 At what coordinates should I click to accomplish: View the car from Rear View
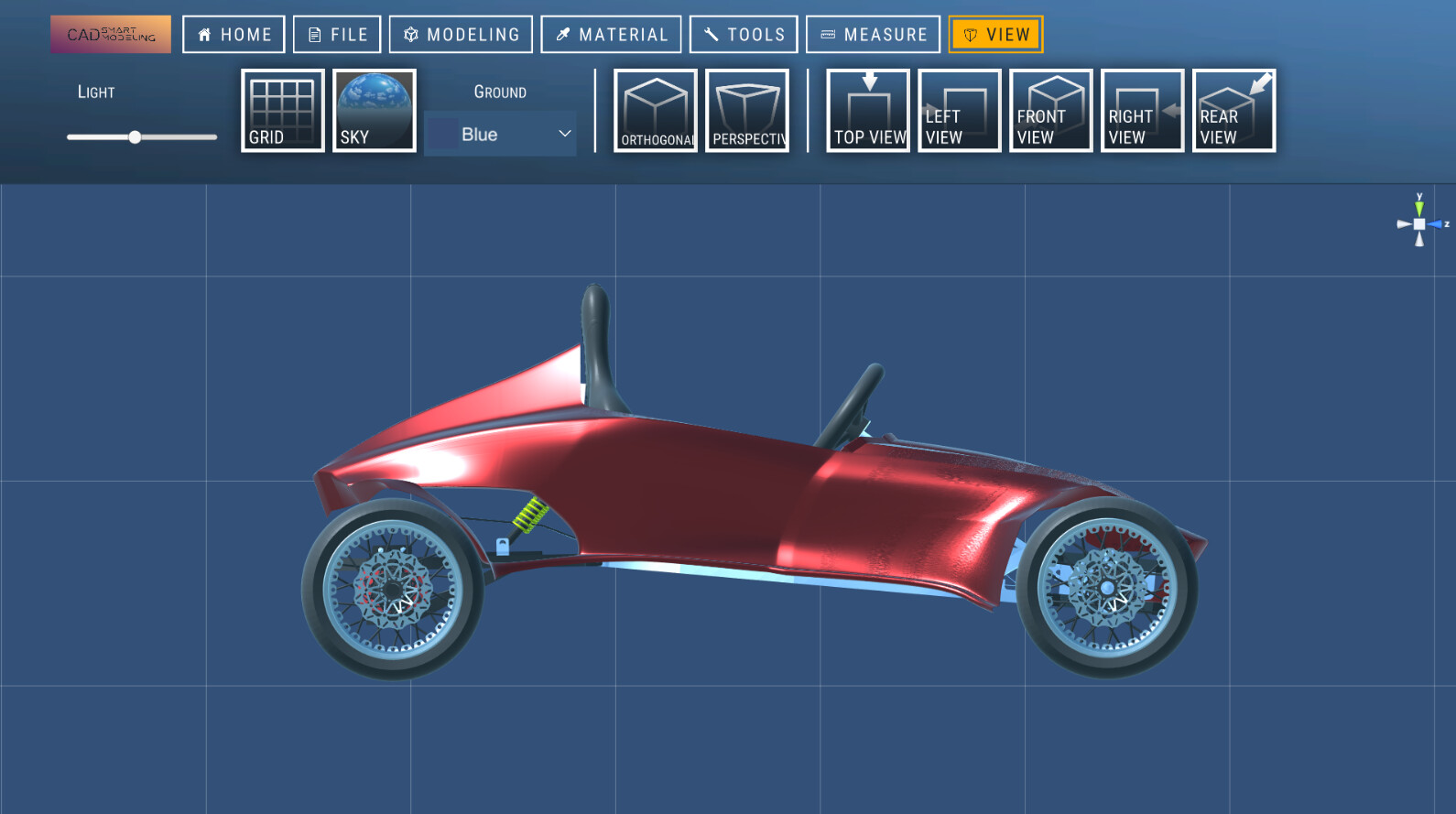tap(1233, 110)
